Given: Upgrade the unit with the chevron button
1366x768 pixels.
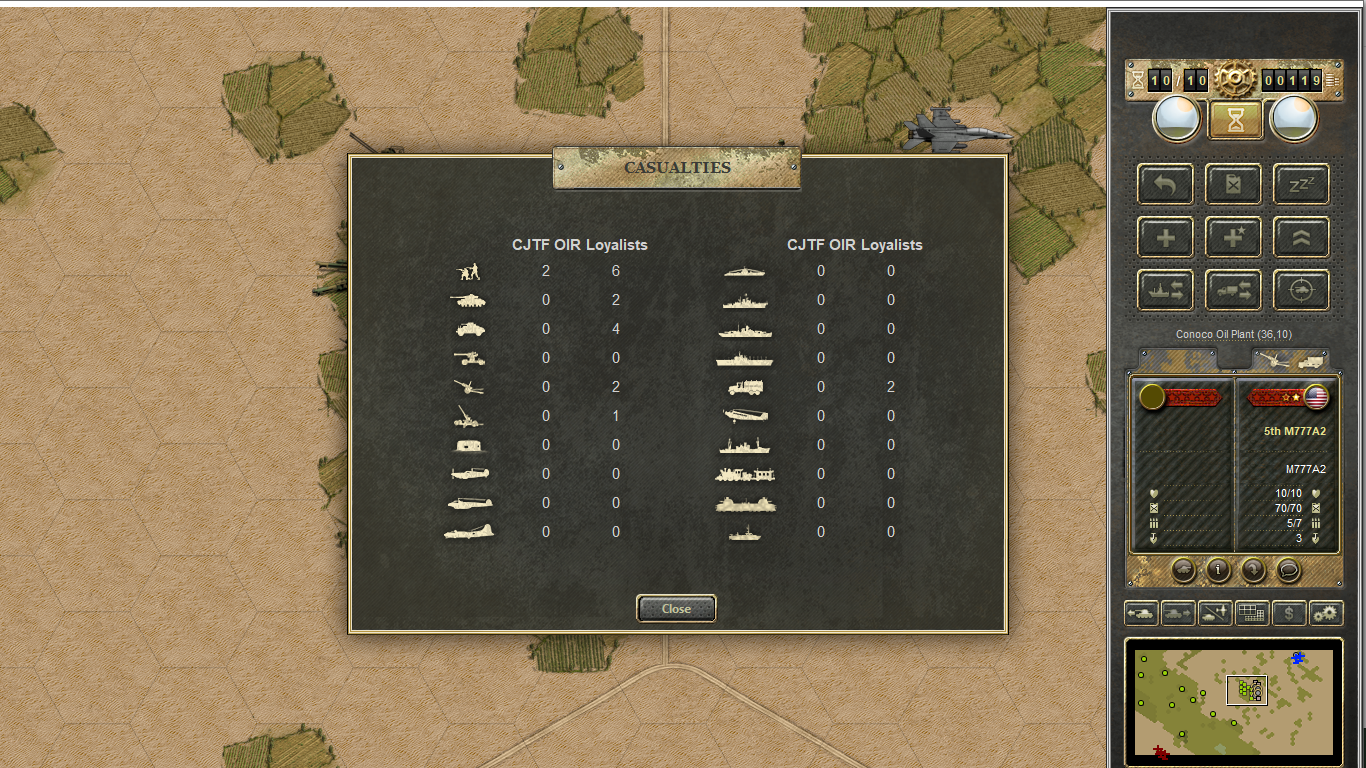Looking at the screenshot, I should pyautogui.click(x=1301, y=237).
